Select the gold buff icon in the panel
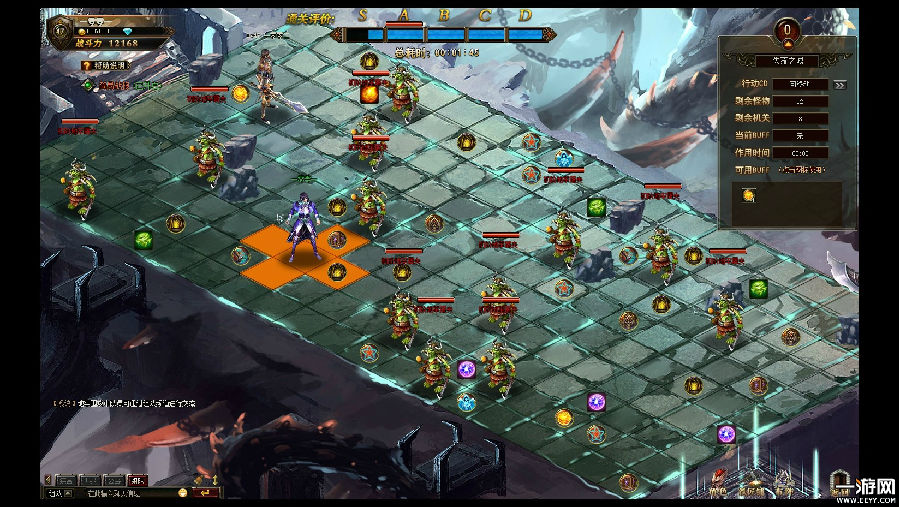This screenshot has height=507, width=899. click(748, 196)
